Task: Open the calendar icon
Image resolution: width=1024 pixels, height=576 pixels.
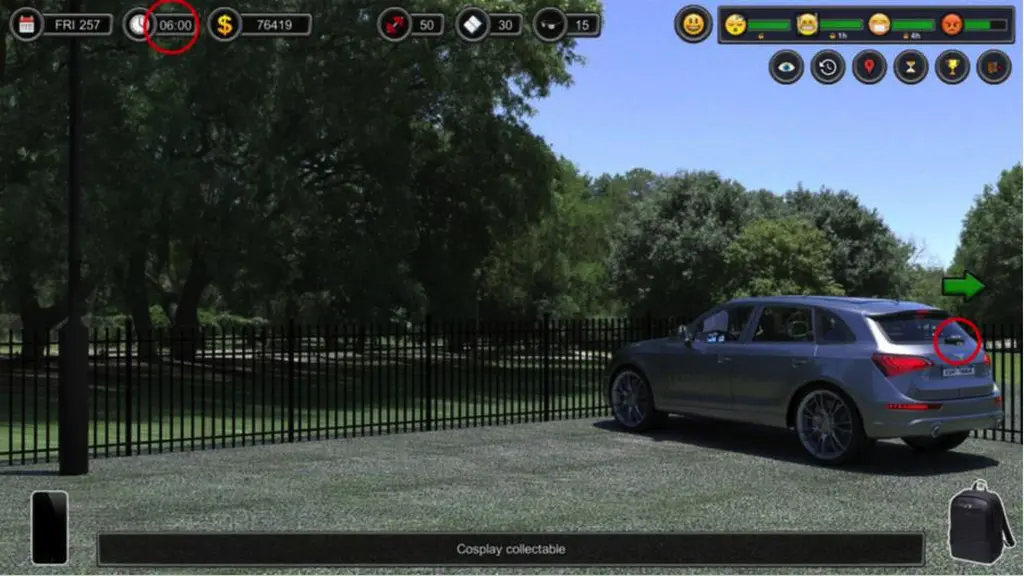Action: 27,24
